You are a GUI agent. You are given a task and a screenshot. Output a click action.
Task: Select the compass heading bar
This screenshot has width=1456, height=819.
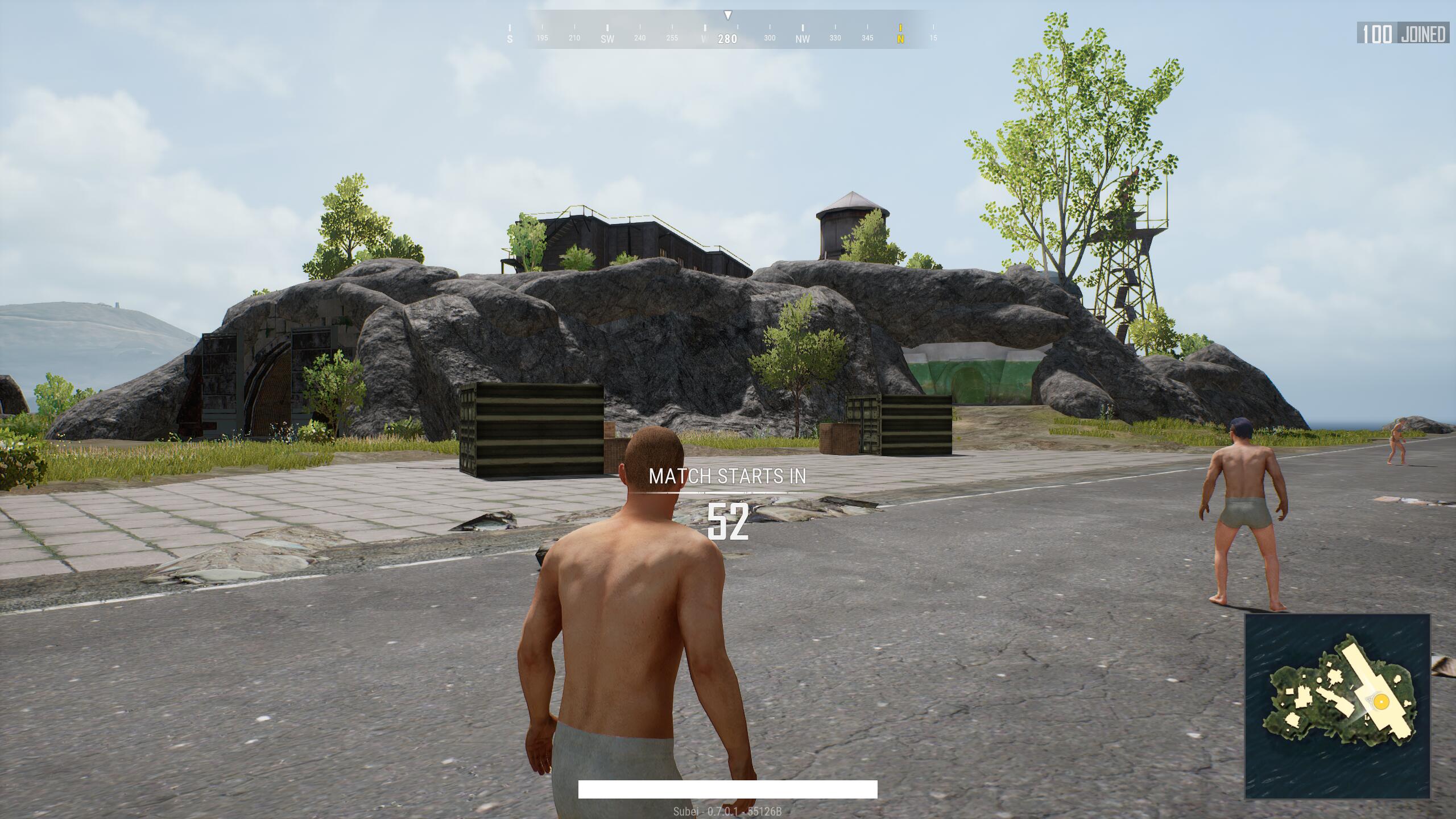pos(727,31)
